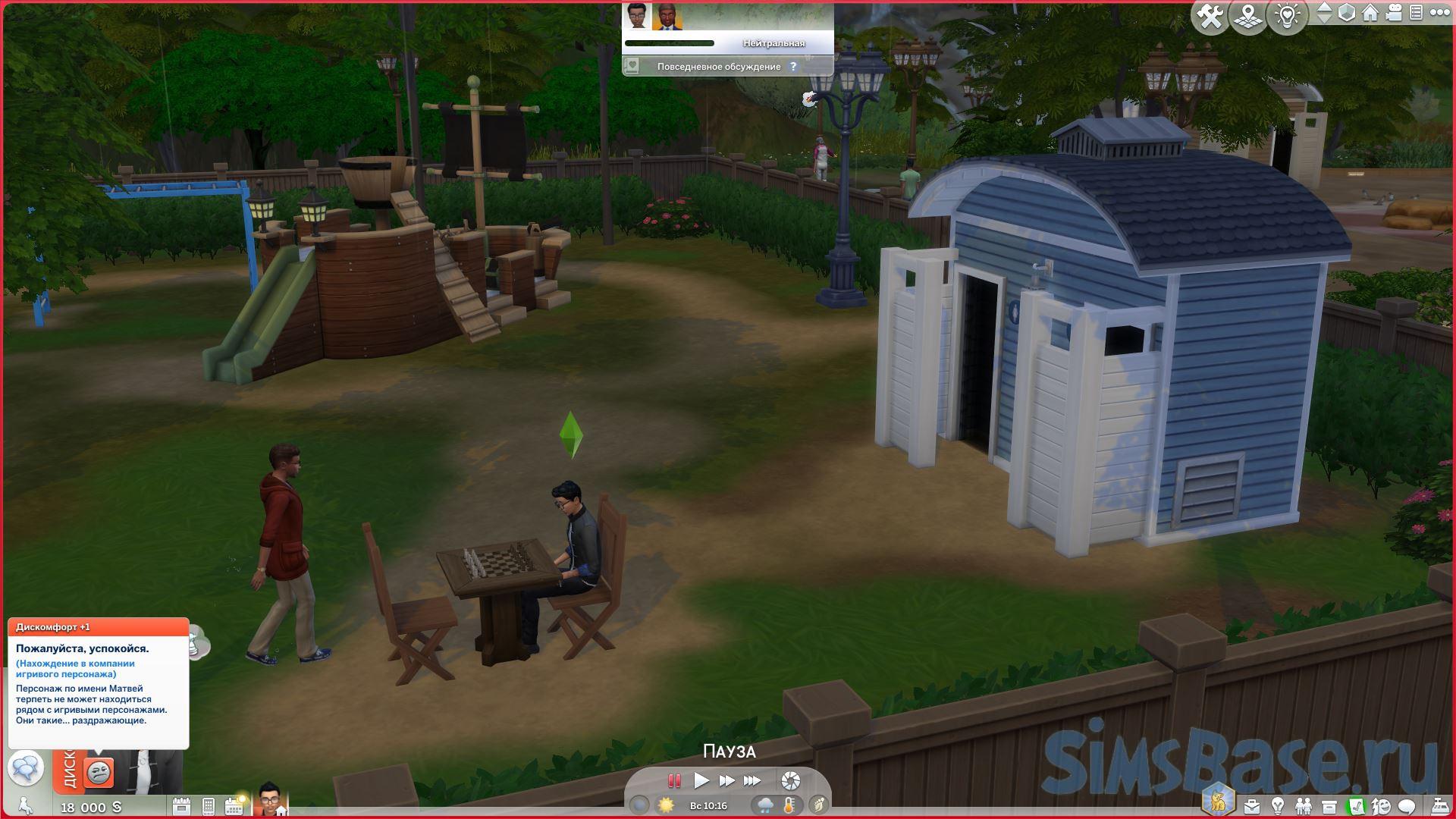This screenshot has width=1456, height=819.
Task: Set the game to fast-forward double speed
Action: pyautogui.click(x=726, y=780)
